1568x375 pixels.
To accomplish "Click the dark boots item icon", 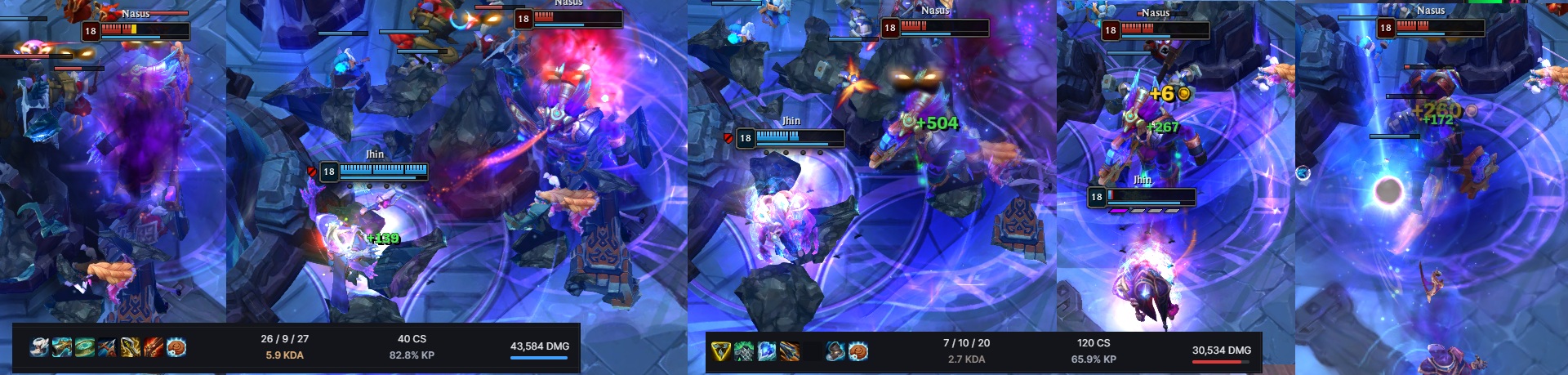I will (x=835, y=351).
